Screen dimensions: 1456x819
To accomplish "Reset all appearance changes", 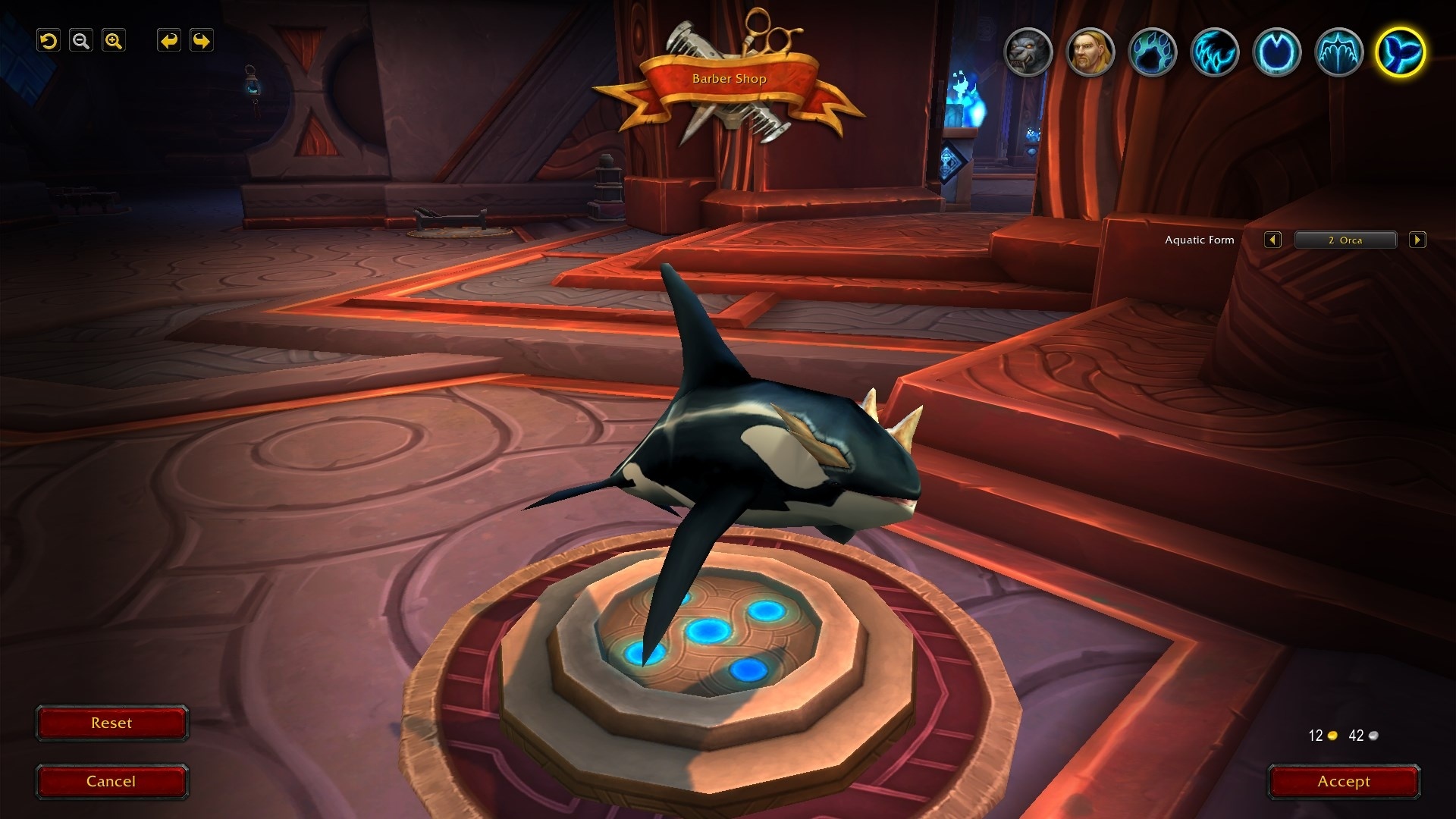I will (111, 723).
